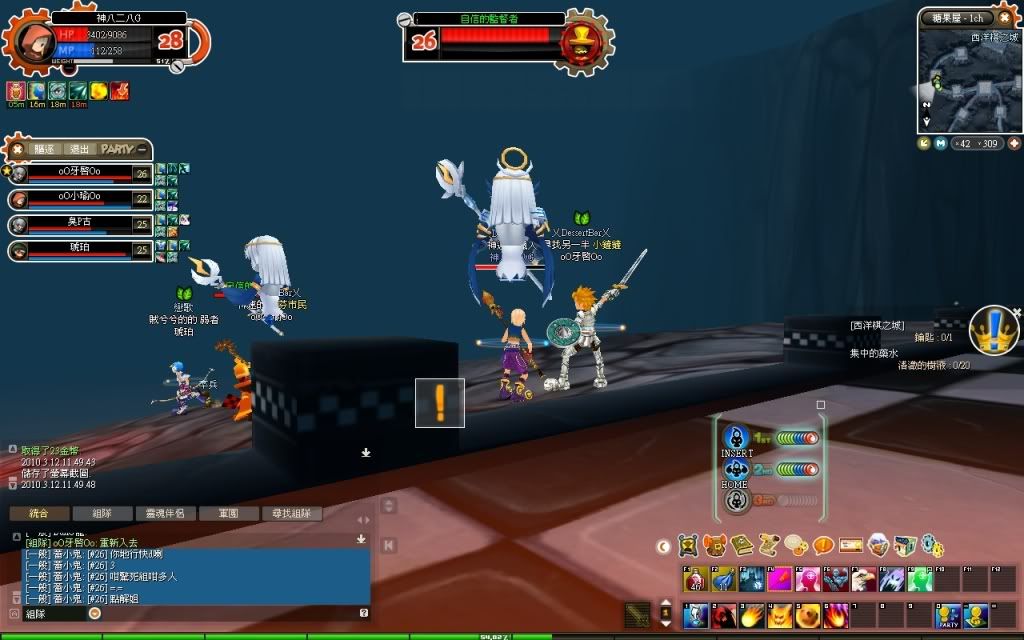
Task: Click the 驅逐 party kick button
Action: pos(44,149)
